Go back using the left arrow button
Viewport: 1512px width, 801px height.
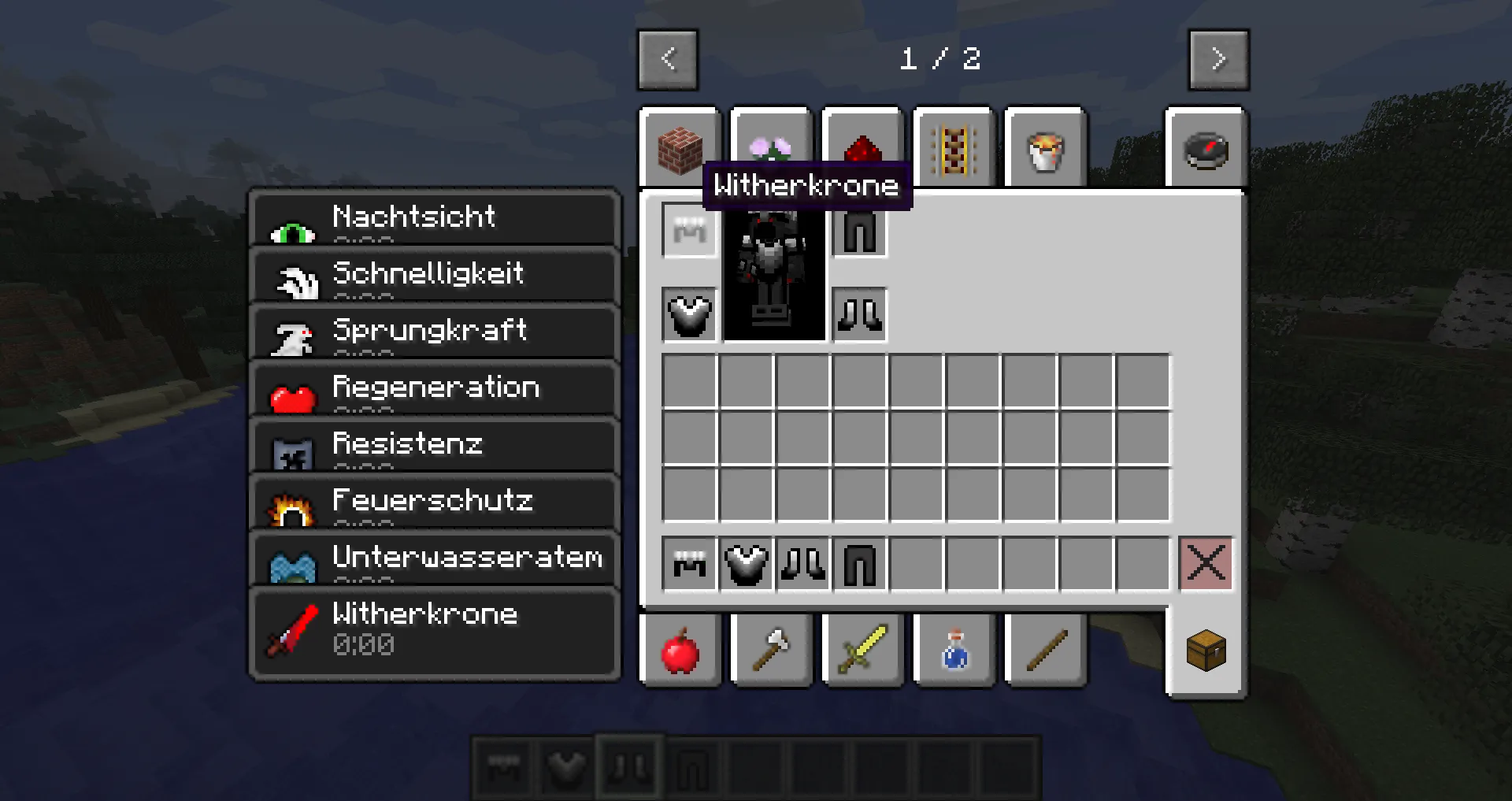(x=669, y=58)
